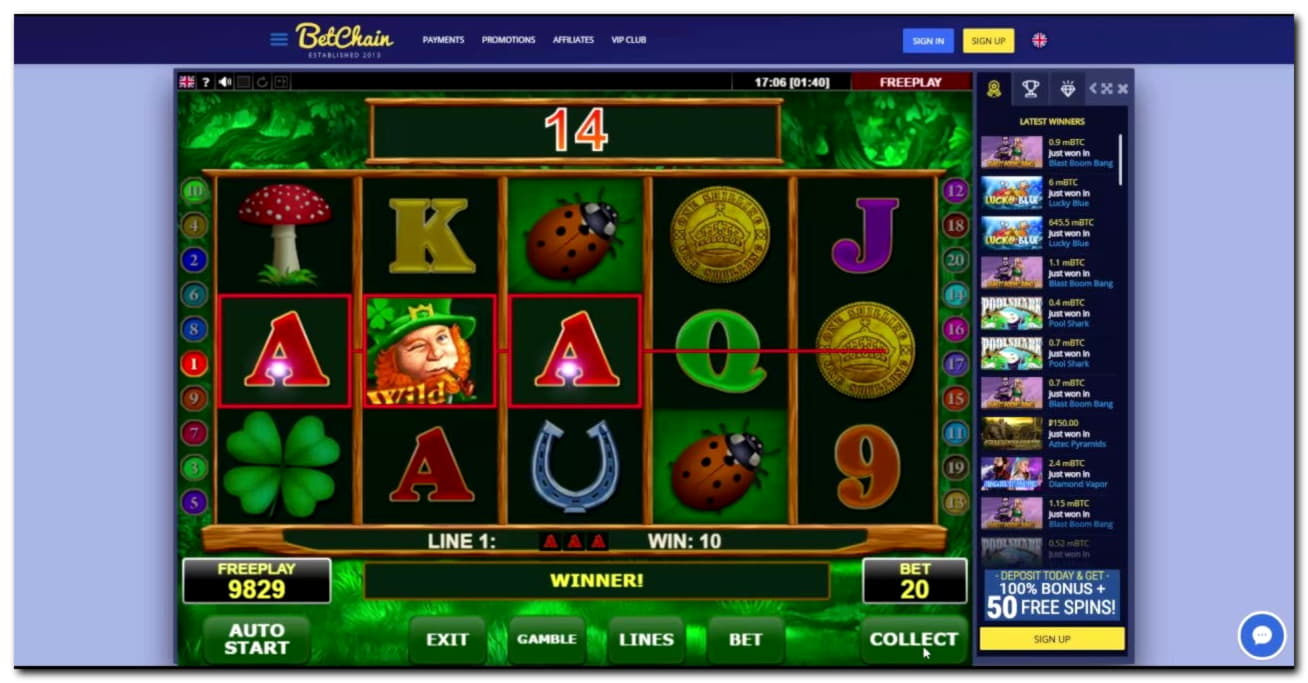The width and height of the screenshot is (1308, 683).
Task: Collect the winnings with the Collect button
Action: pyautogui.click(x=913, y=640)
